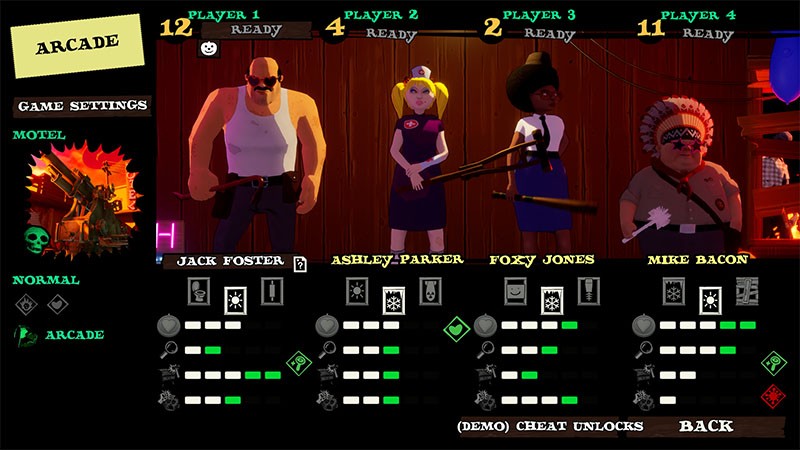This screenshot has width=800, height=450.
Task: Select Ashley Parker's snowflake perk card
Action: coord(394,298)
